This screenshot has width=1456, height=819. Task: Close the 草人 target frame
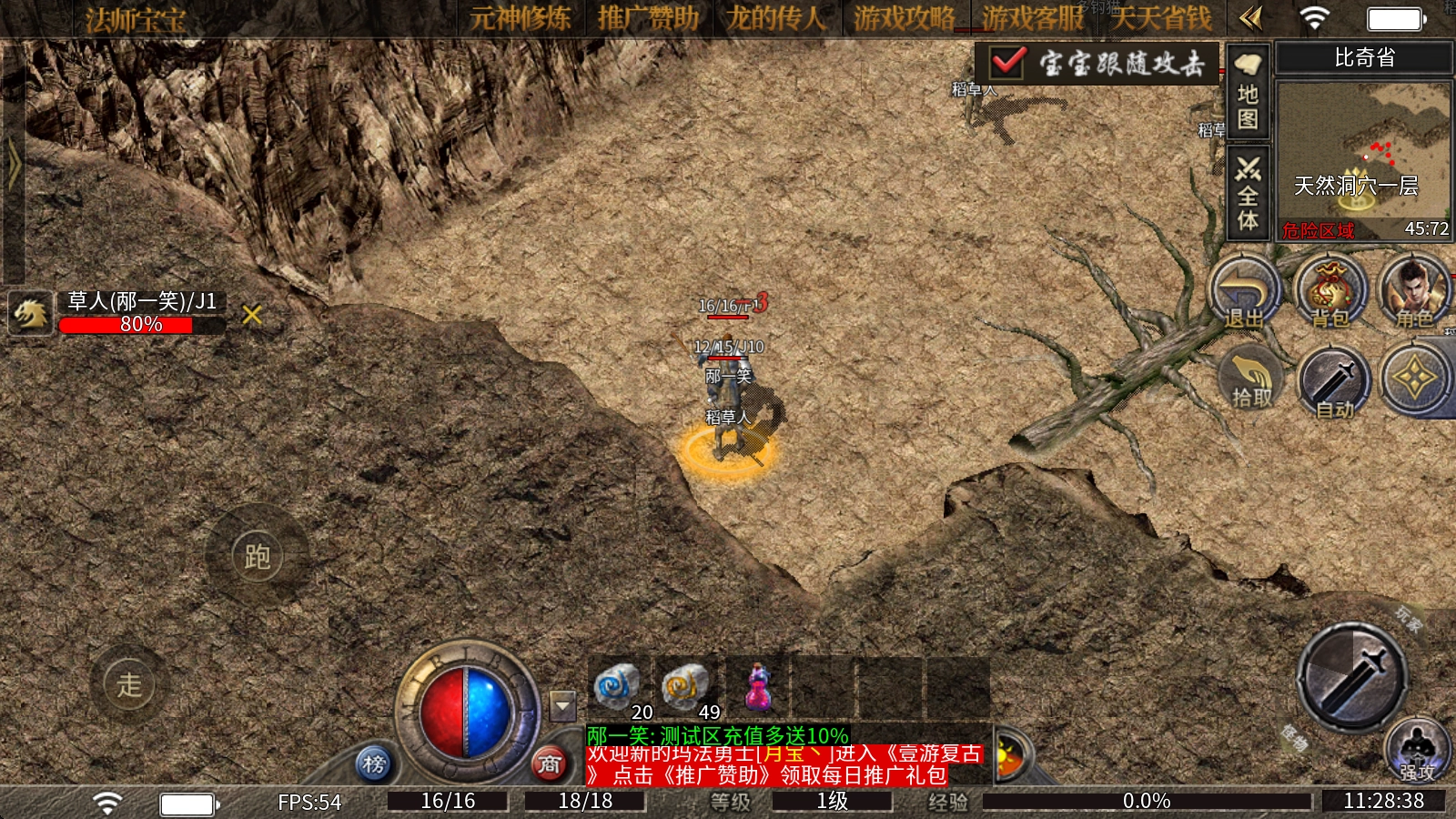(x=252, y=315)
